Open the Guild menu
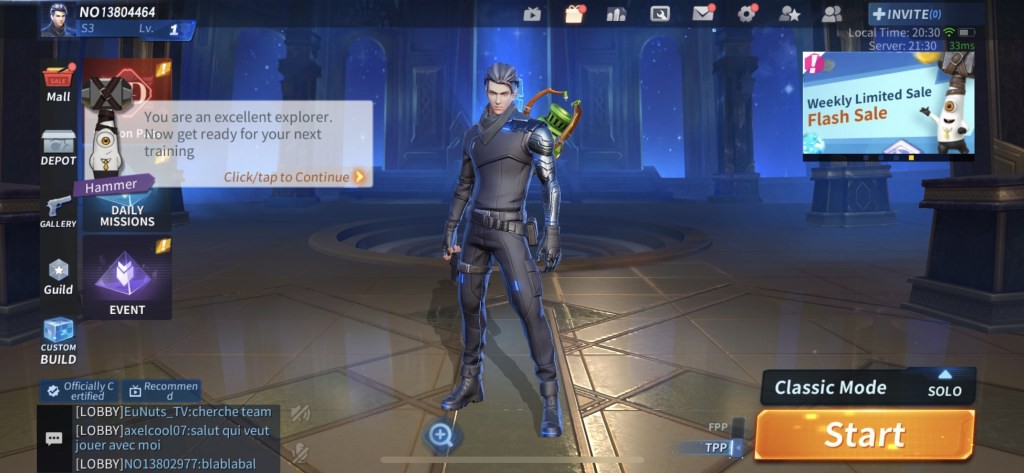This screenshot has width=1024, height=473. (58, 276)
